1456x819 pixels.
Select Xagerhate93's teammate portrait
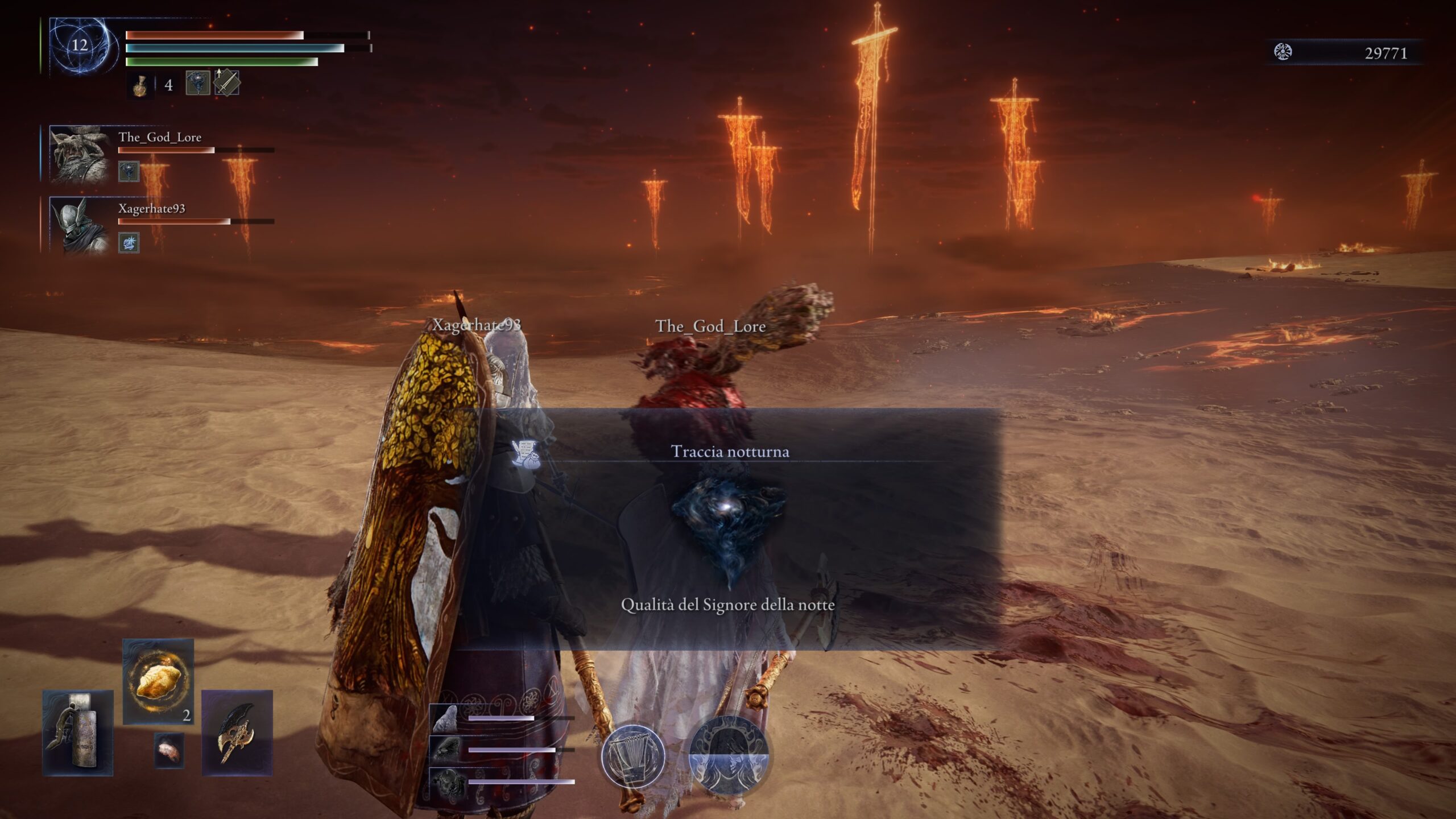click(78, 225)
